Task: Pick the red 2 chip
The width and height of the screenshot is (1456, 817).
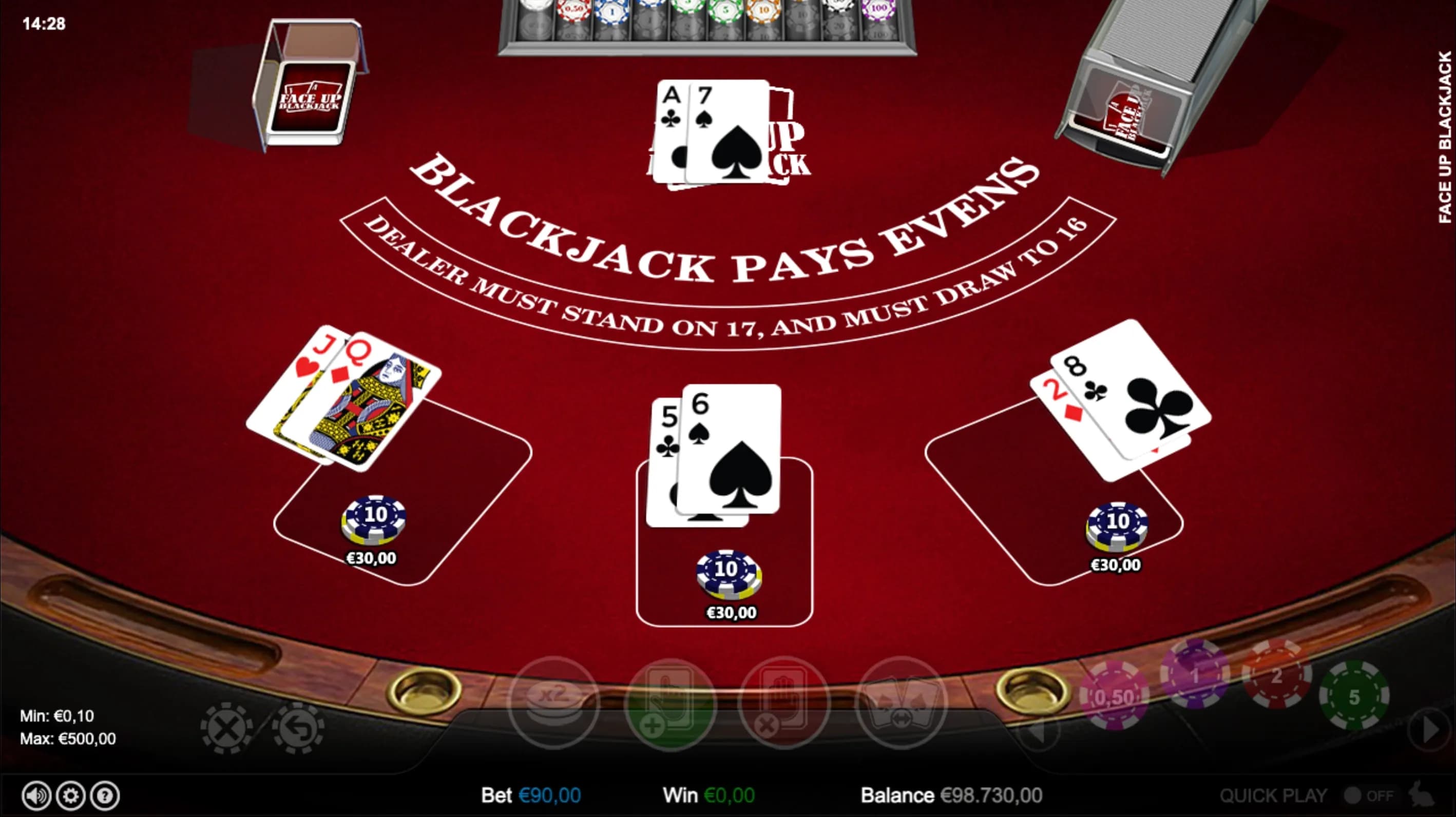Action: (1276, 674)
